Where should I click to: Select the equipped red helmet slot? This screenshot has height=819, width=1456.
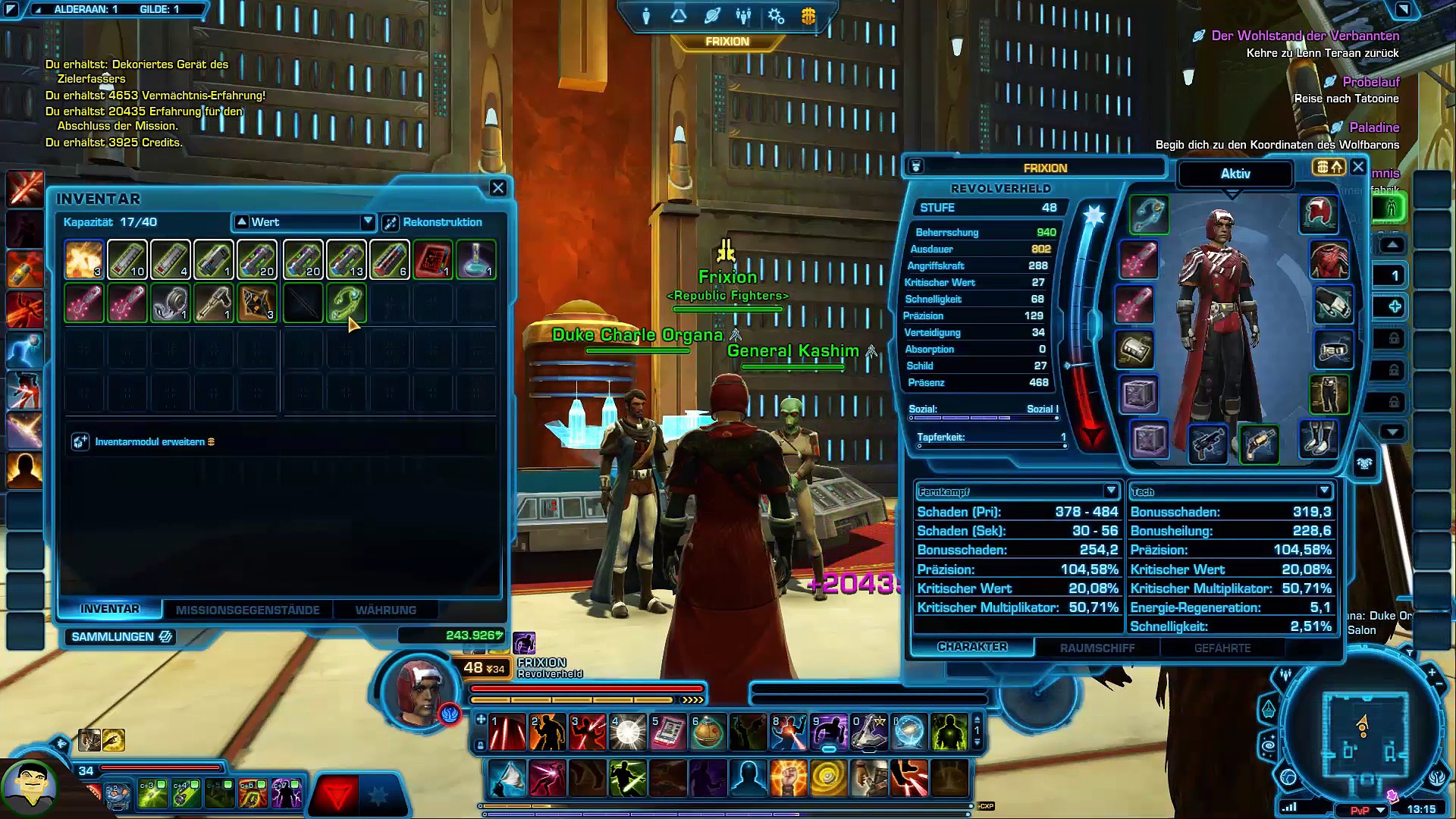(1319, 213)
